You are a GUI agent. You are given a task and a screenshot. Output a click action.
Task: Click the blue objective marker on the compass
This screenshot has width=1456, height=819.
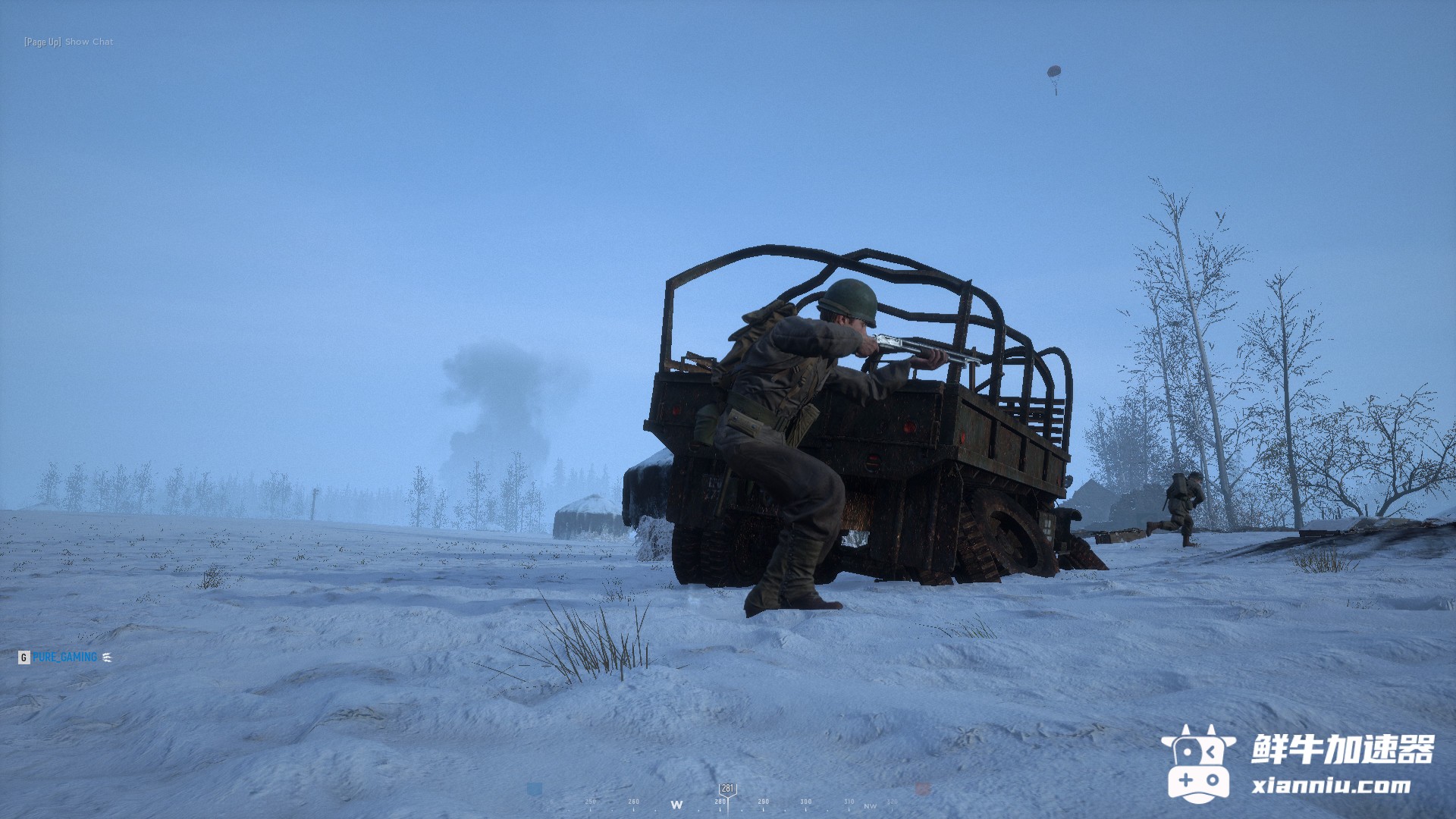[535, 789]
